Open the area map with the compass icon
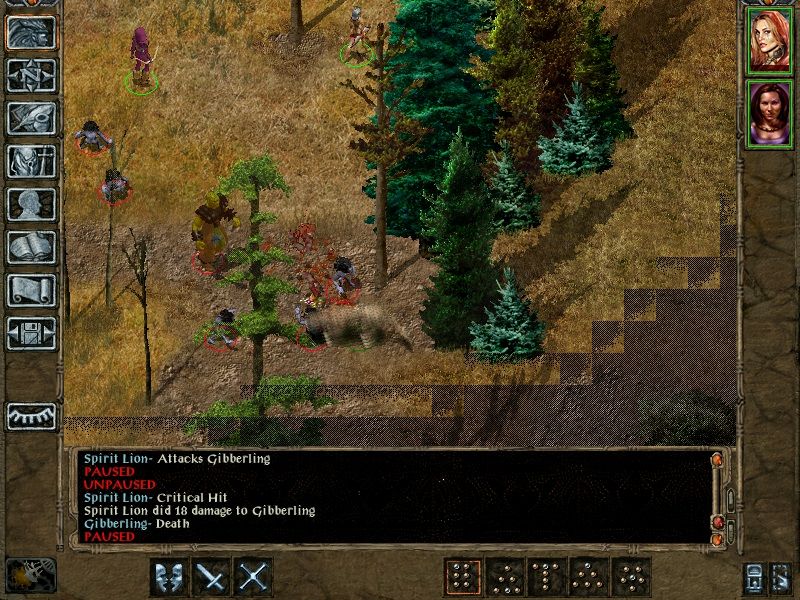The width and height of the screenshot is (800, 600). pyautogui.click(x=31, y=76)
